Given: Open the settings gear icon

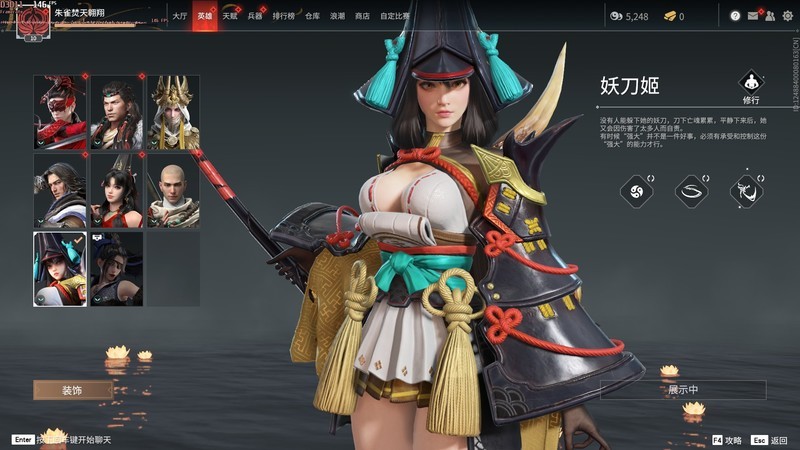Looking at the screenshot, I should (786, 16).
